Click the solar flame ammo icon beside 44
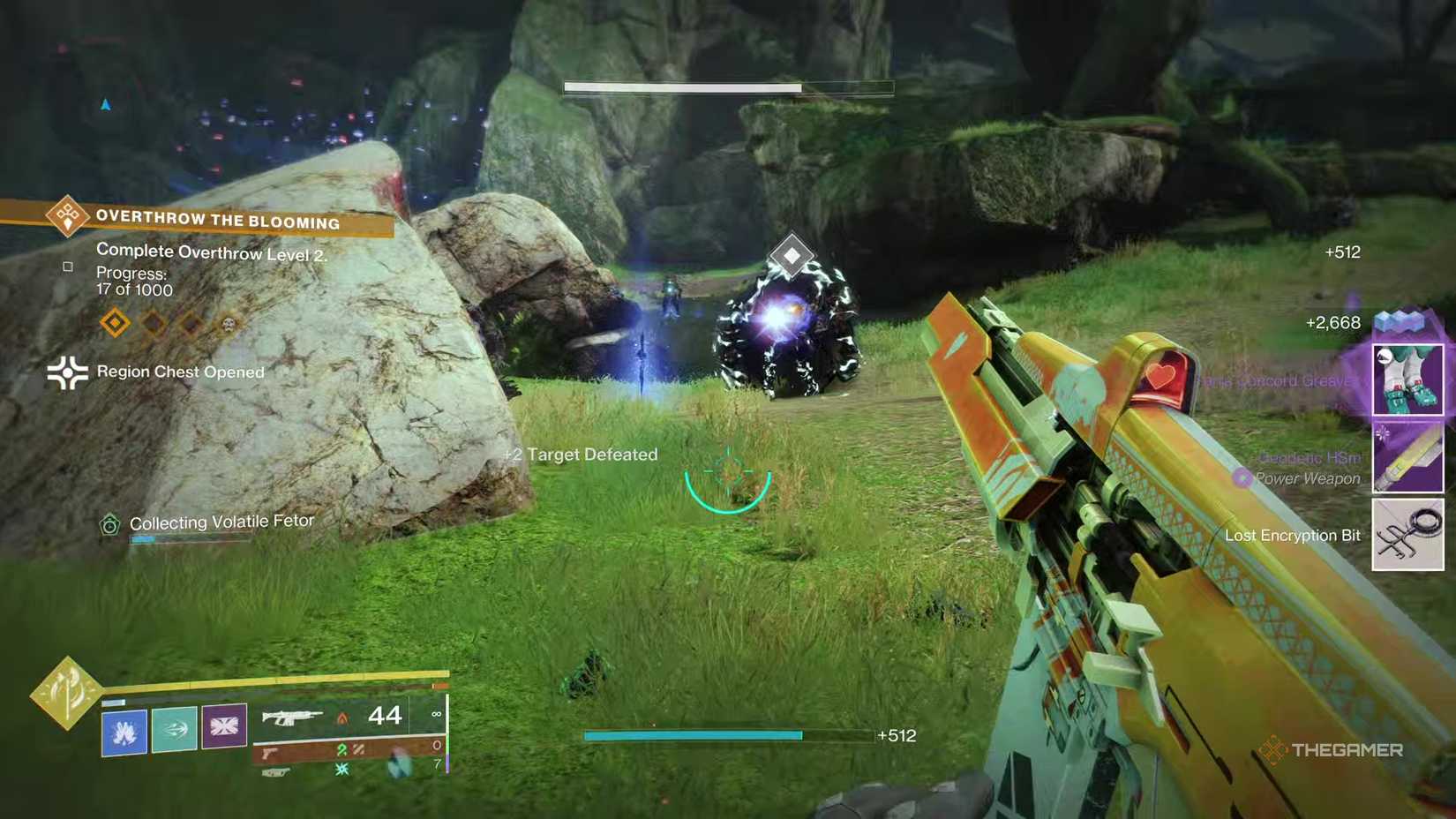Viewport: 1456px width, 819px height. click(x=341, y=718)
